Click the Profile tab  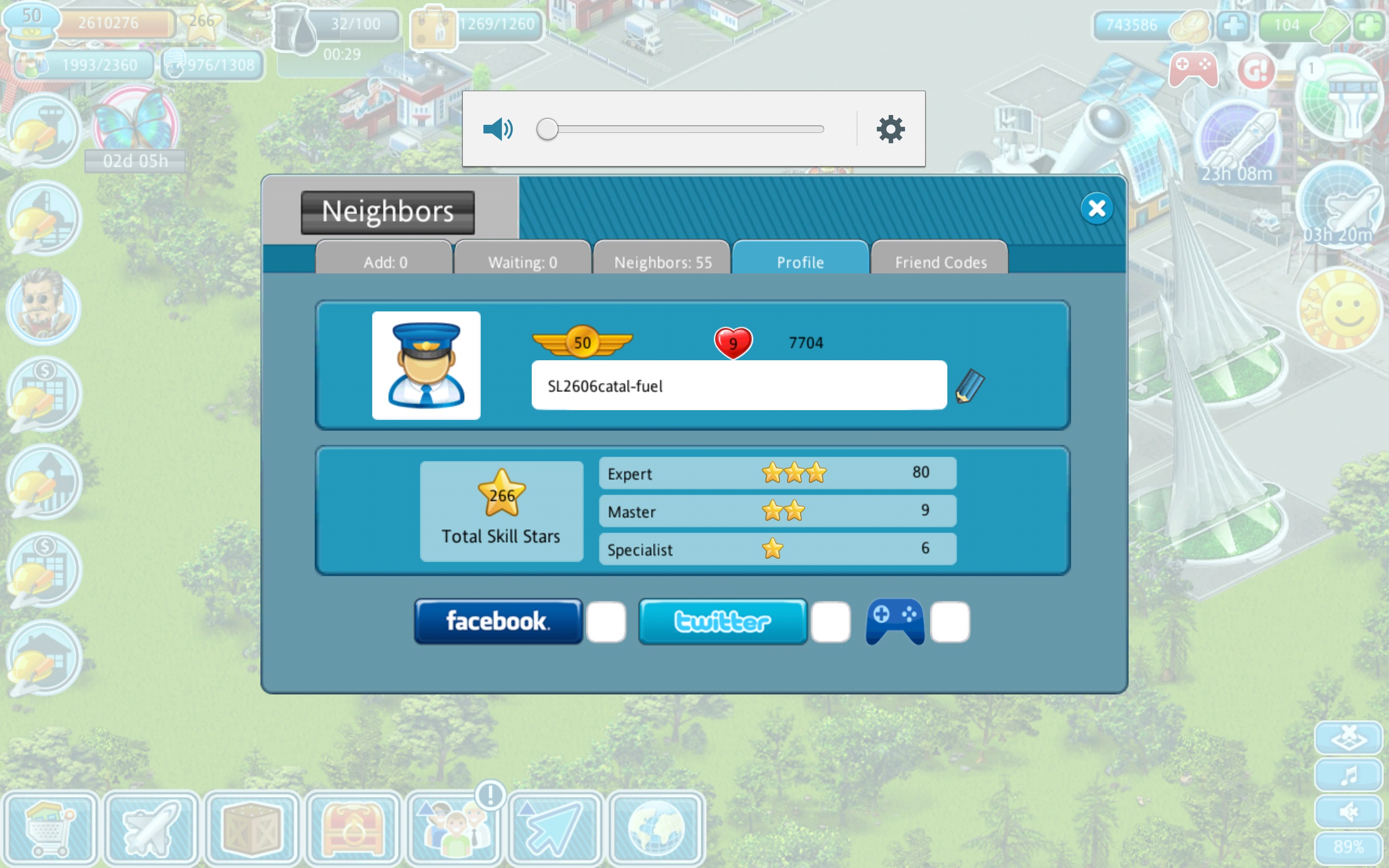[x=800, y=262]
